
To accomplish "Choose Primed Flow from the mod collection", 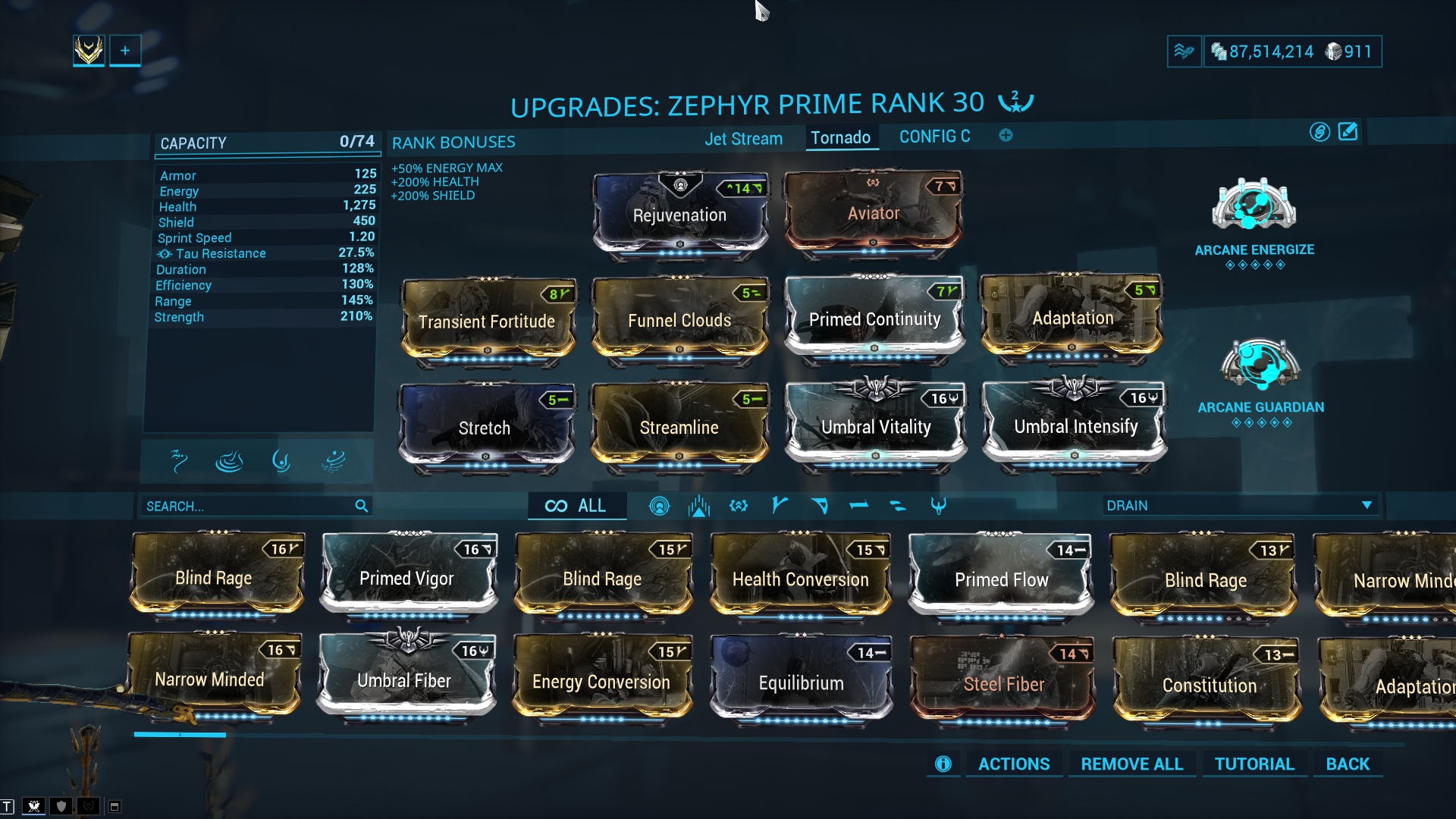I will point(1001,579).
